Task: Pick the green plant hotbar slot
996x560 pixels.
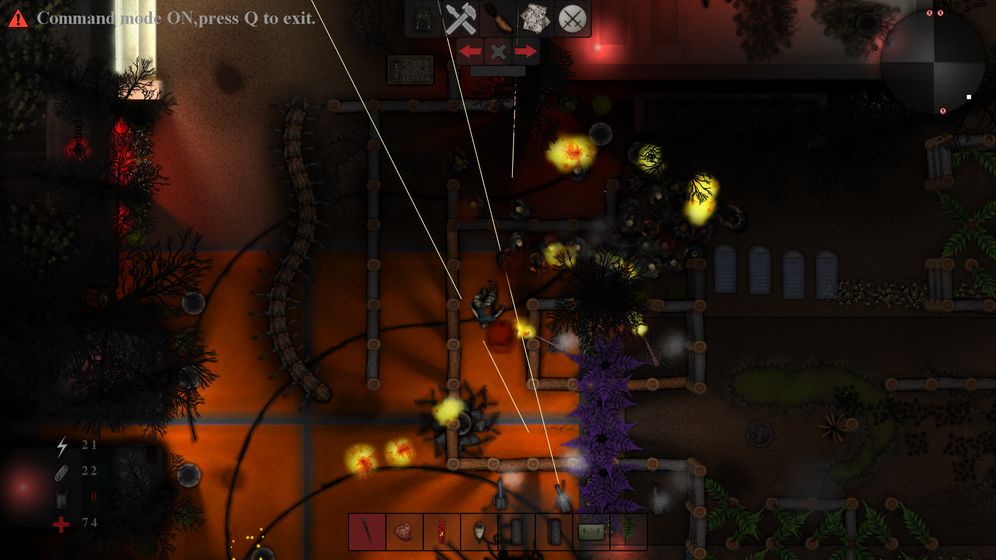Action: pos(629,531)
